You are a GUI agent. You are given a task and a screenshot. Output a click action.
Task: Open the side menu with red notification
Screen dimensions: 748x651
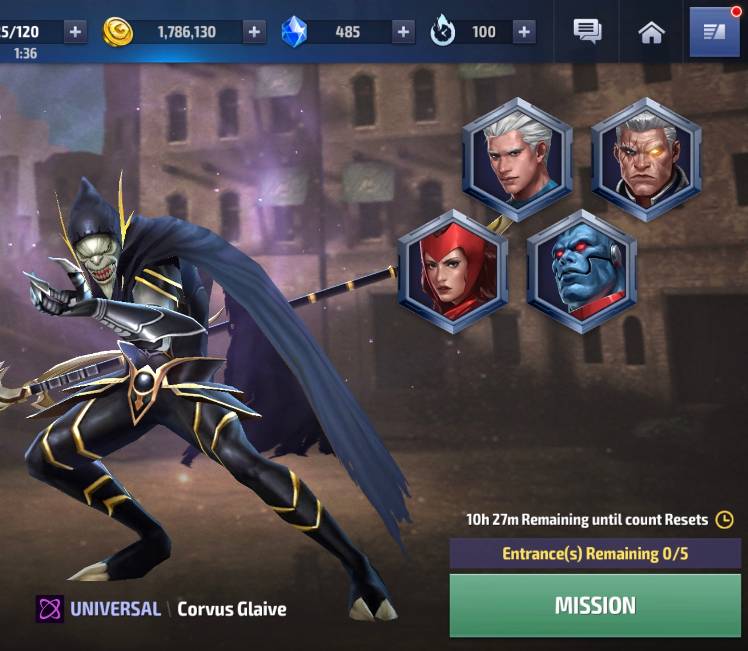(x=715, y=32)
